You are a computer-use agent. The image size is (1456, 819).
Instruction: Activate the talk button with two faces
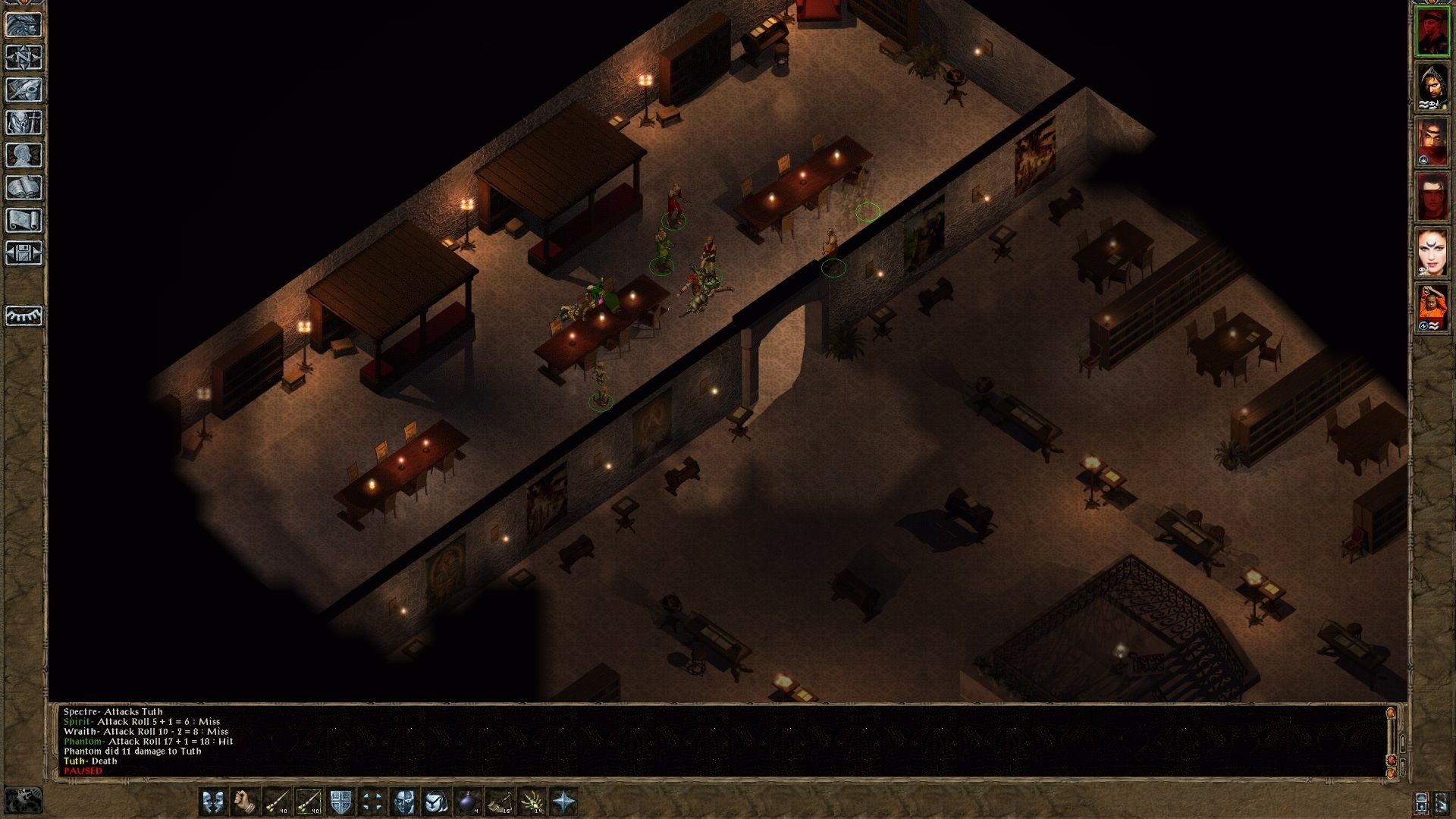pos(213,802)
